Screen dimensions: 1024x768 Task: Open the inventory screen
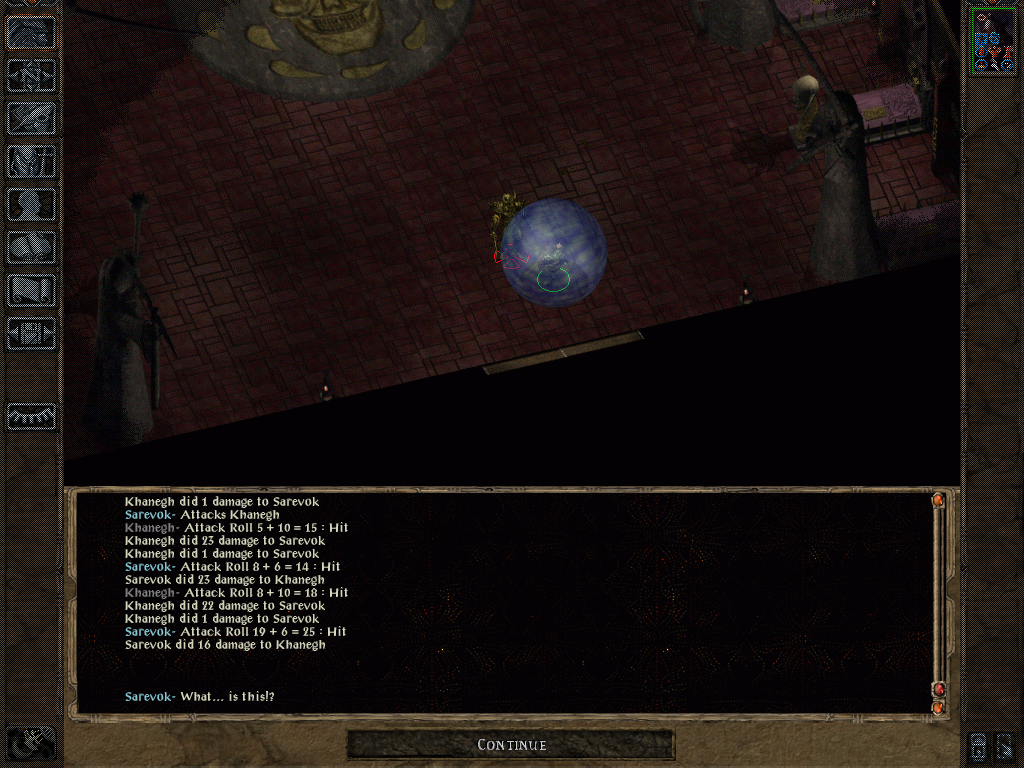tap(31, 161)
